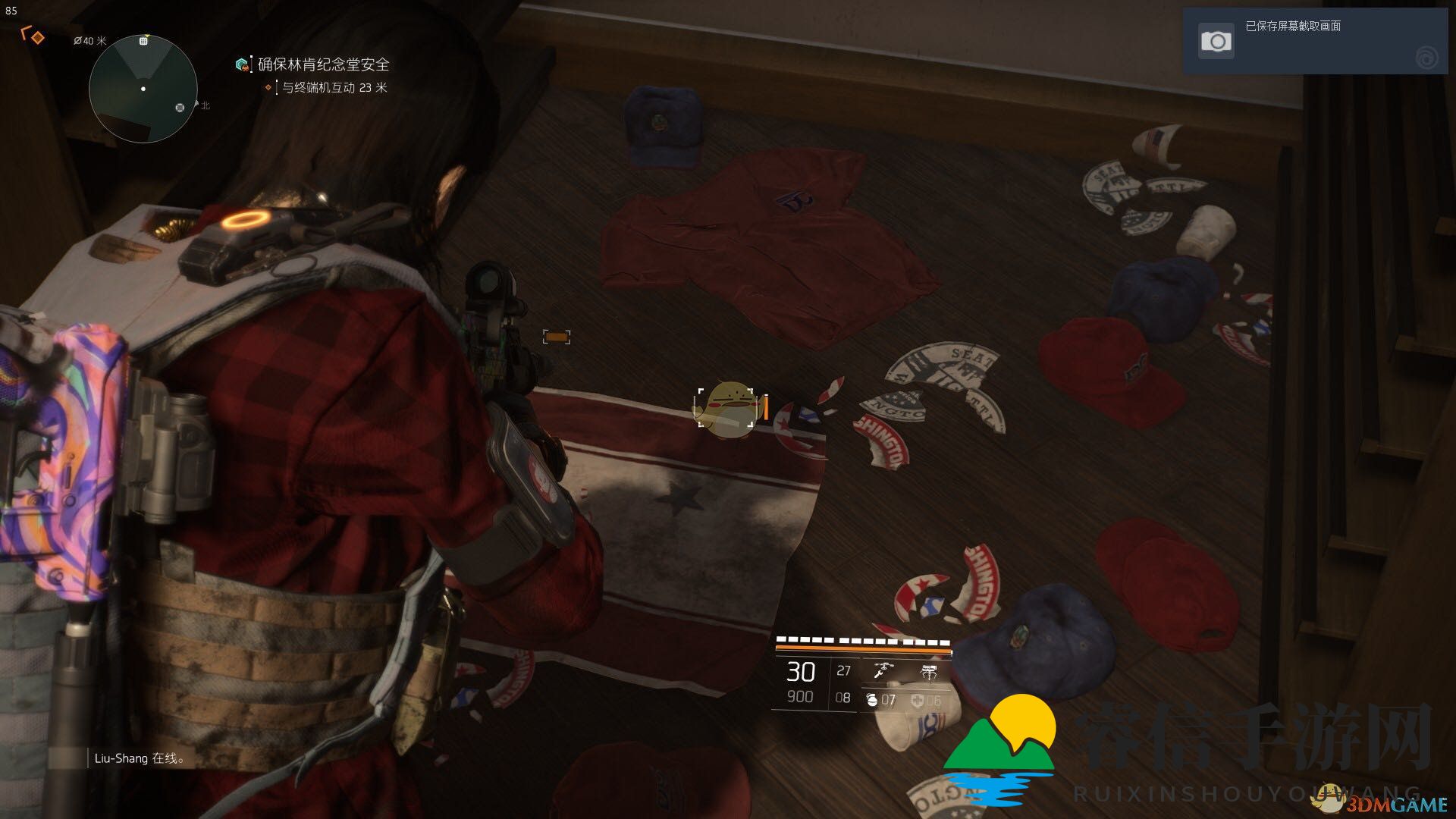Image resolution: width=1456 pixels, height=819 pixels.
Task: Click the 与终端机互动 sub-objective line
Action: (334, 88)
